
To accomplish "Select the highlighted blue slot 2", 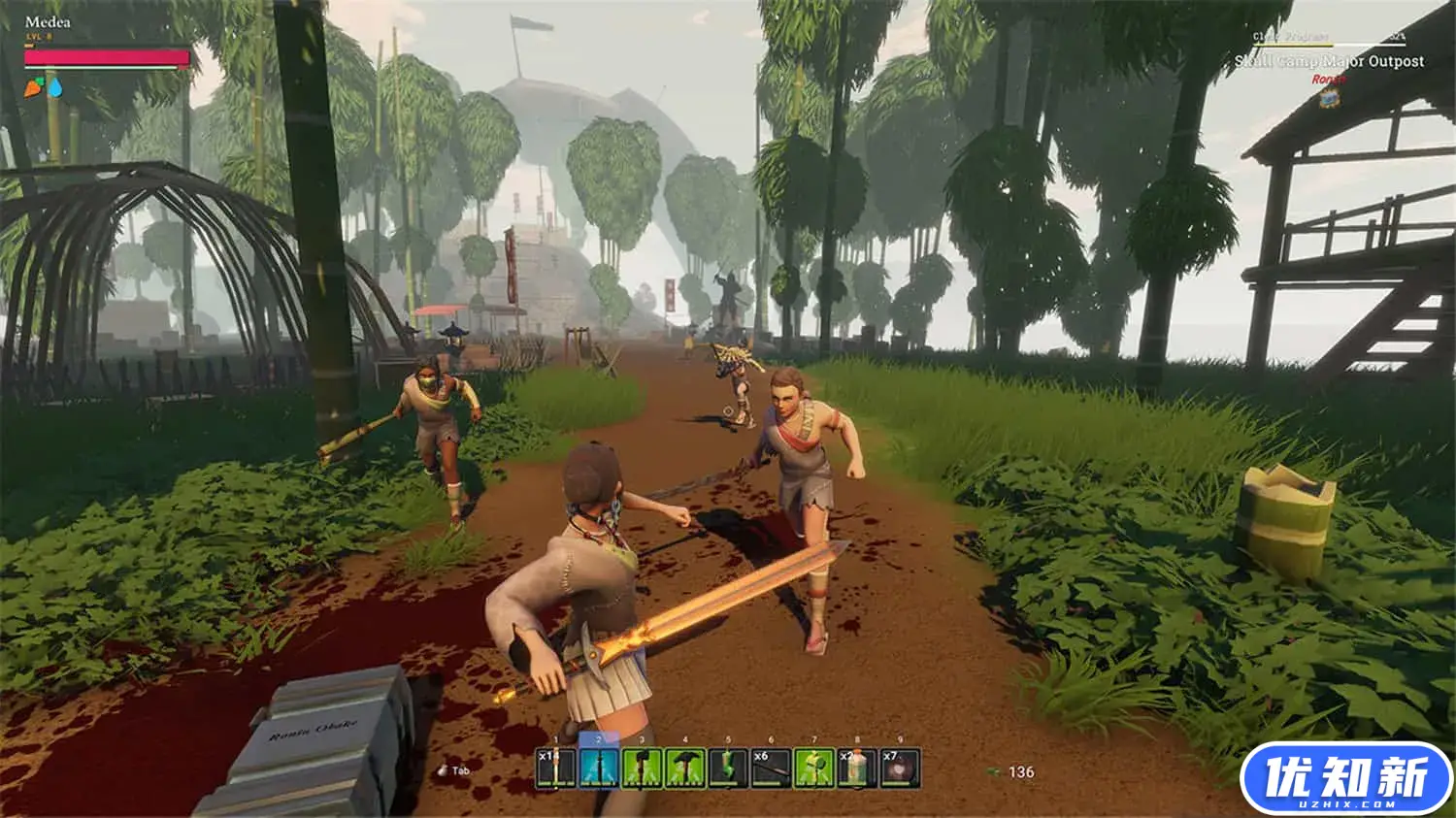I will 599,768.
